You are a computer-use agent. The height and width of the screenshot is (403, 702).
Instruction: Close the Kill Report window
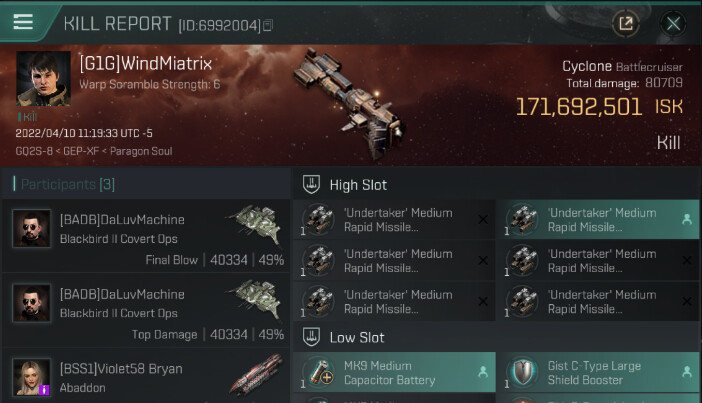673,23
